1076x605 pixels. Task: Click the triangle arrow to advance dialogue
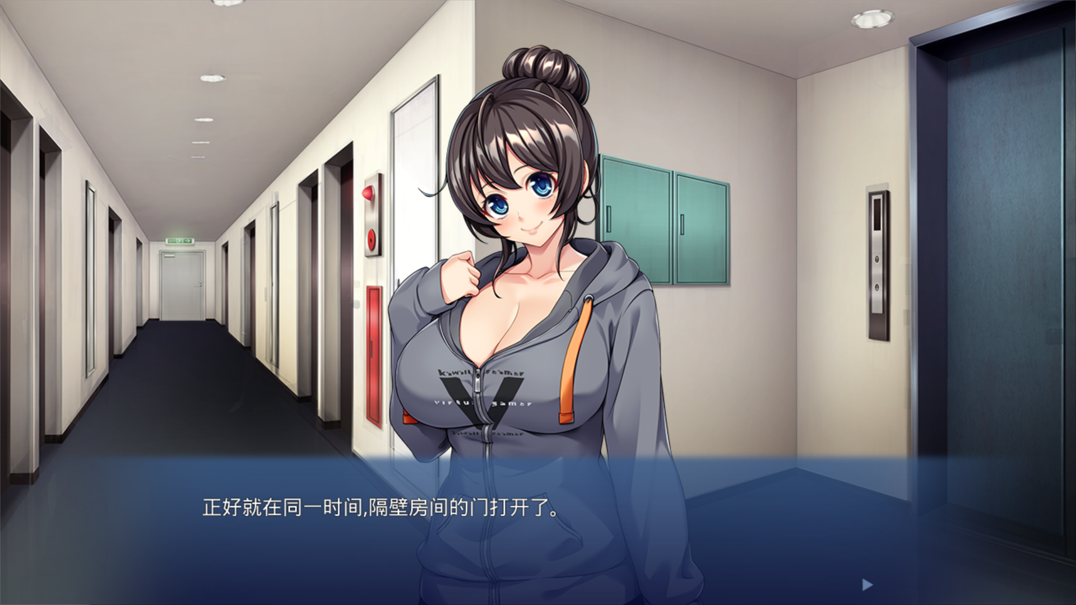point(867,584)
